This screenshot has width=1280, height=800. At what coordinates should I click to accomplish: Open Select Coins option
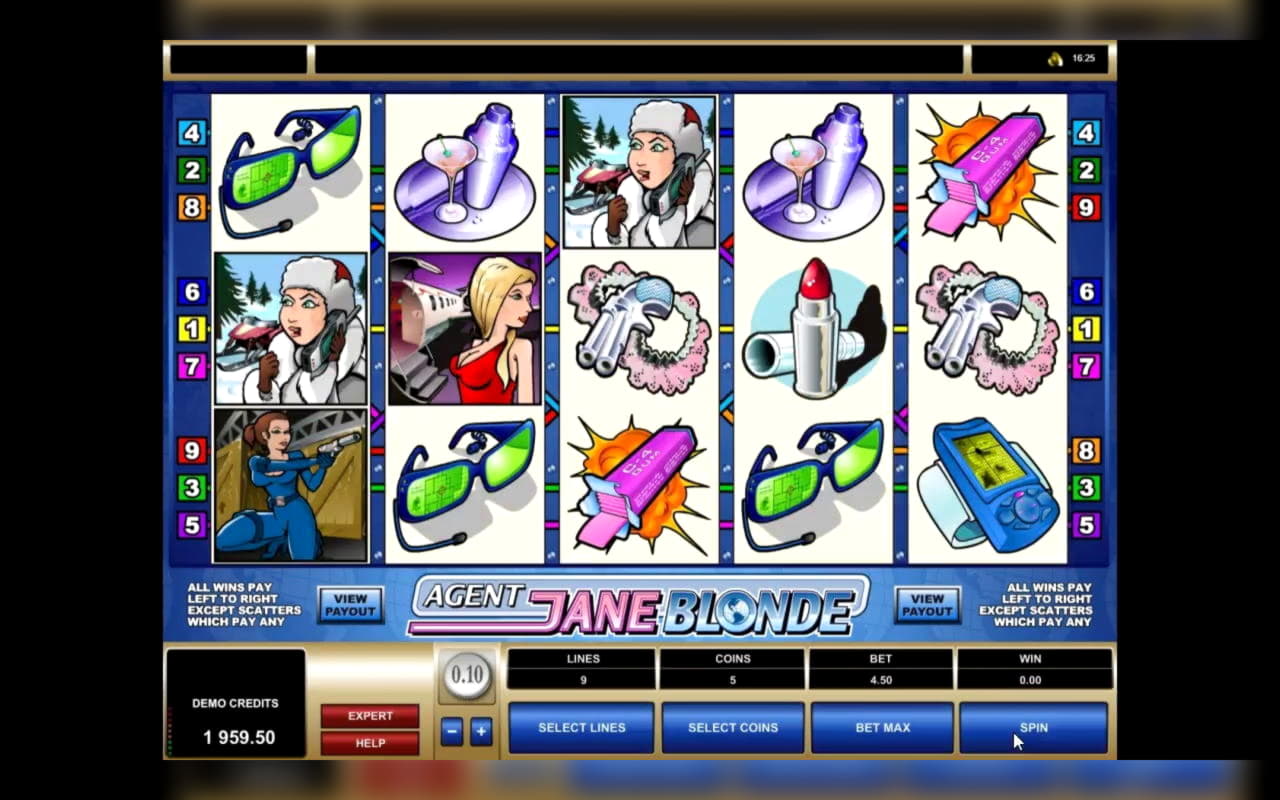(x=733, y=727)
